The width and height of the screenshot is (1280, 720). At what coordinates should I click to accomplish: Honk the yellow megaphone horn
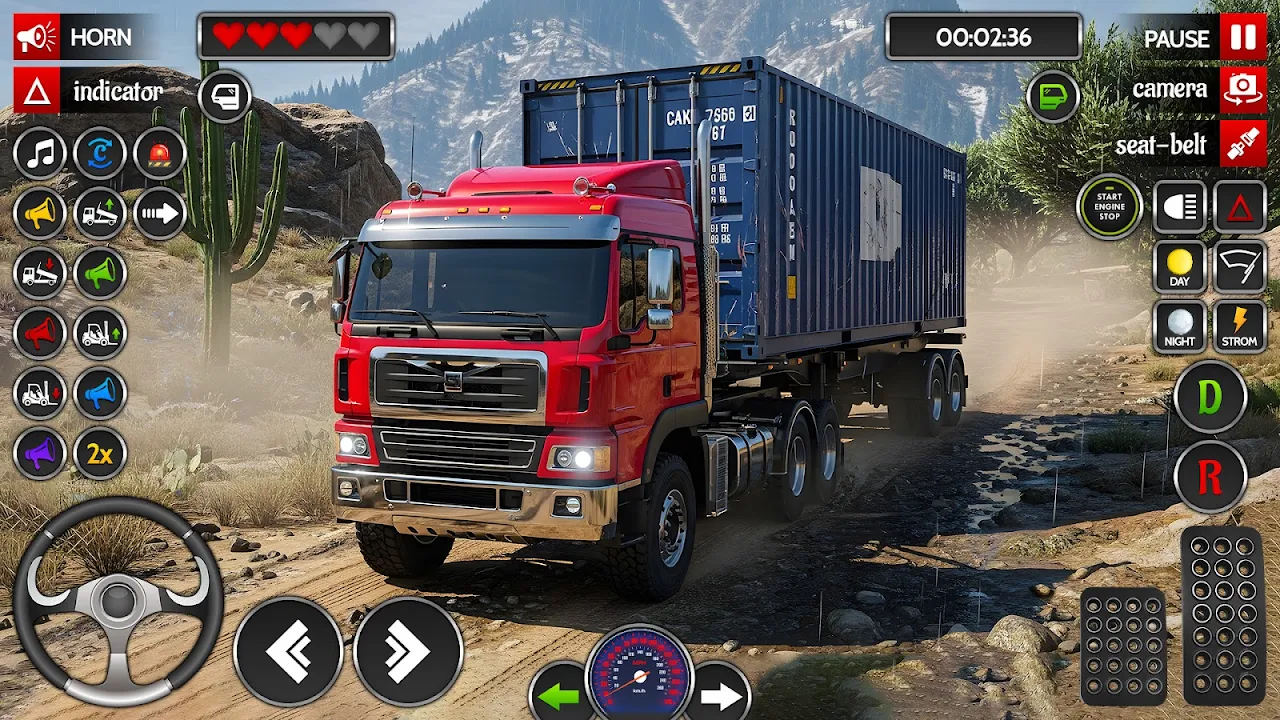pos(40,213)
